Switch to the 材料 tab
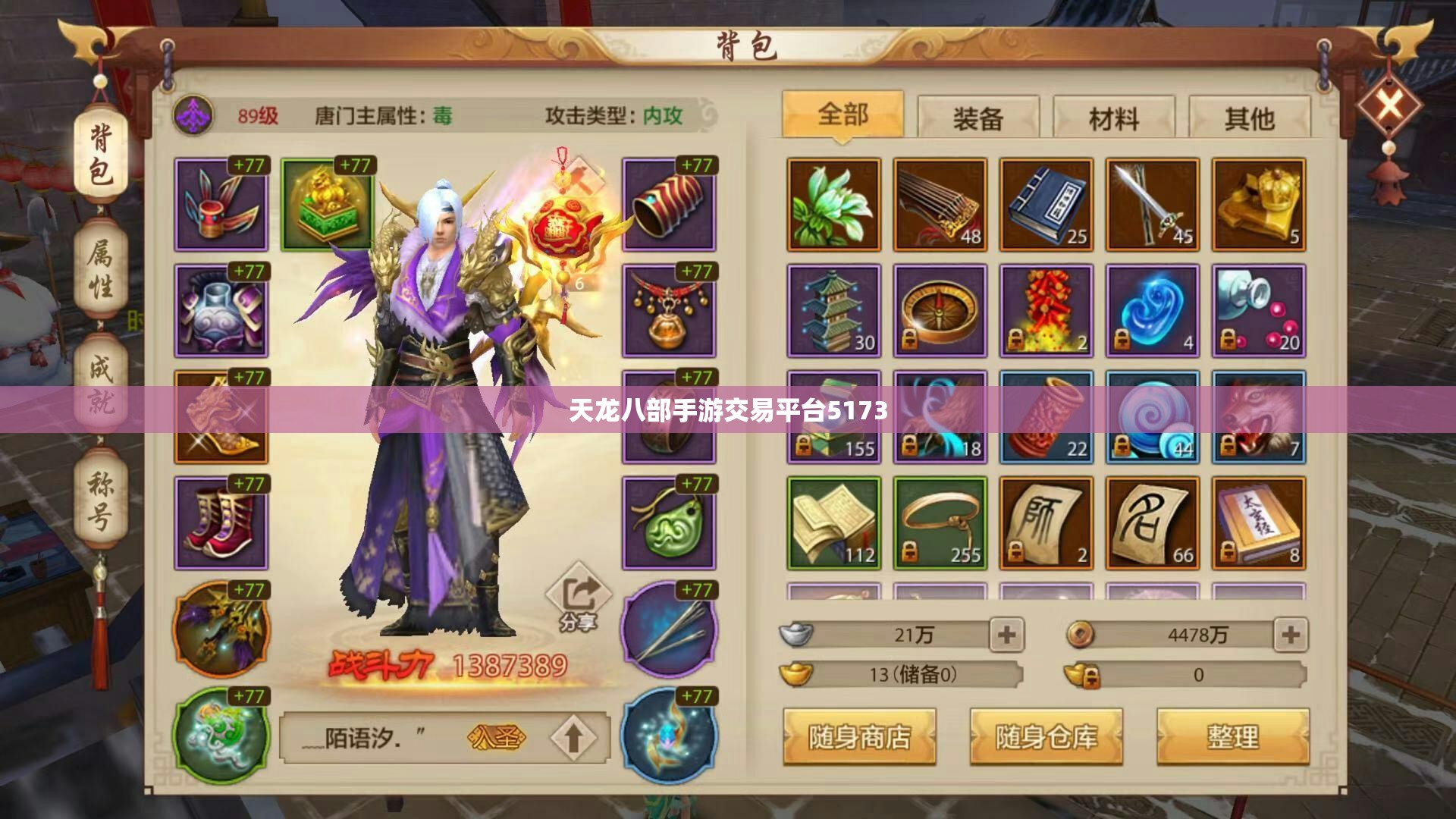The image size is (1456, 819). point(1115,115)
